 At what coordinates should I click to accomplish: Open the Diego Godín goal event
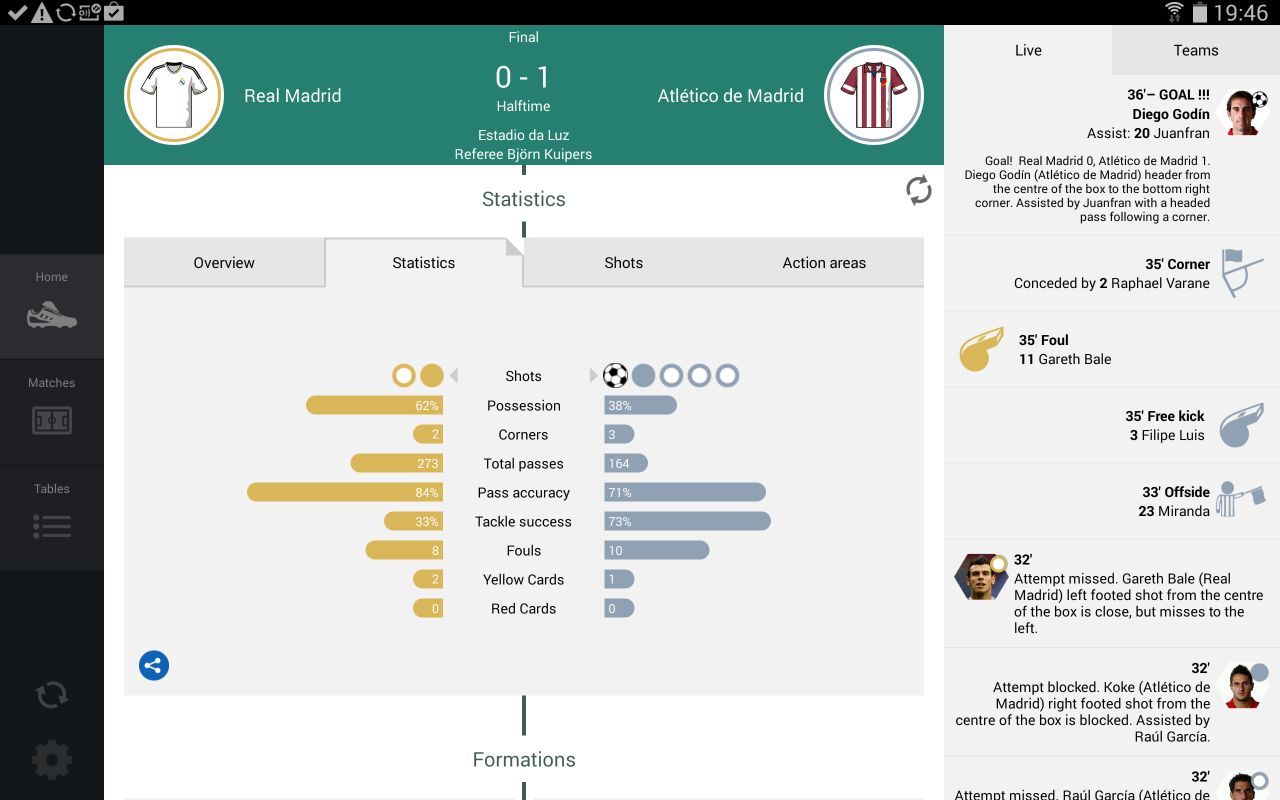1112,155
